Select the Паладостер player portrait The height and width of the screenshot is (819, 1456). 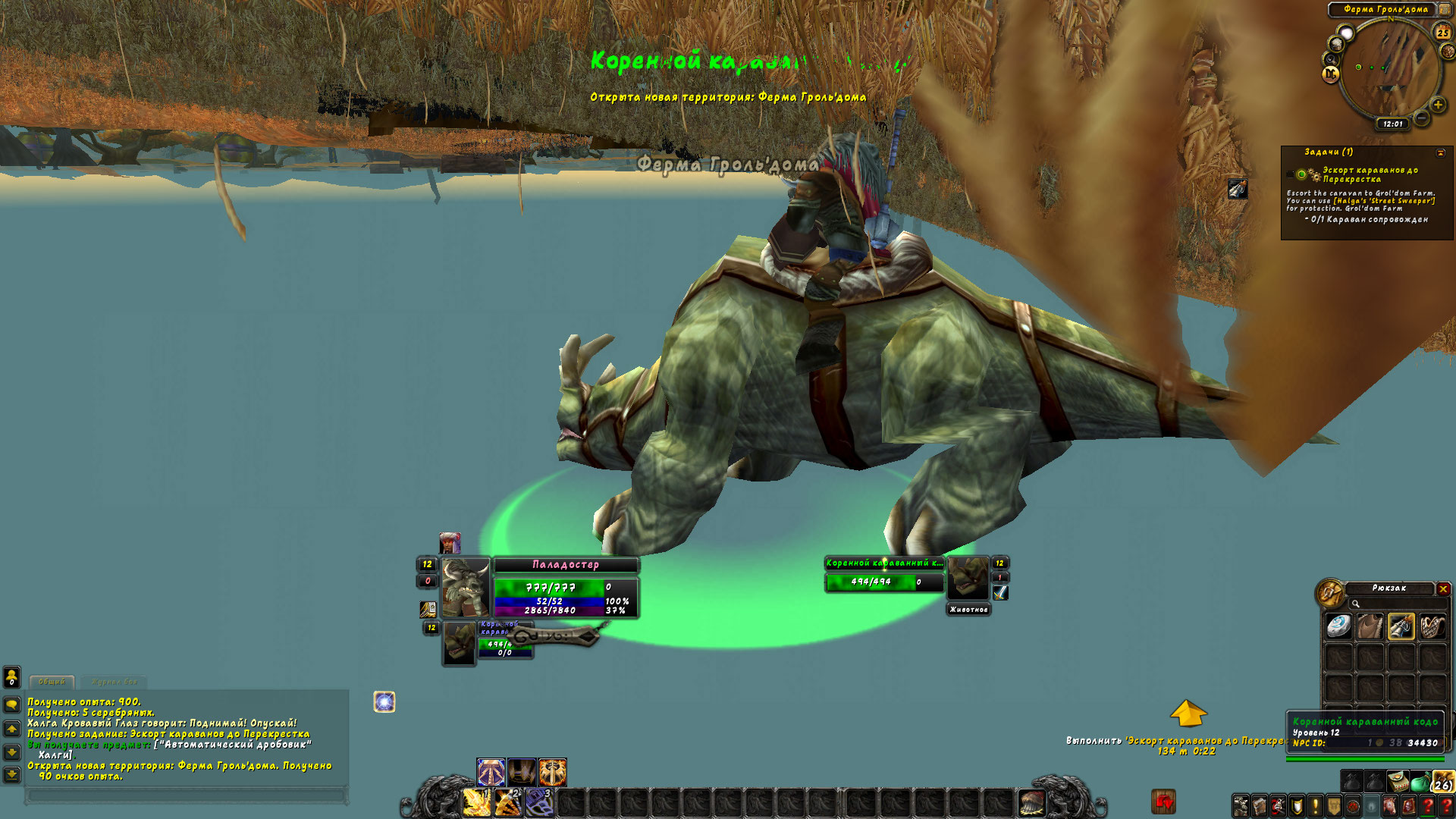[x=465, y=588]
